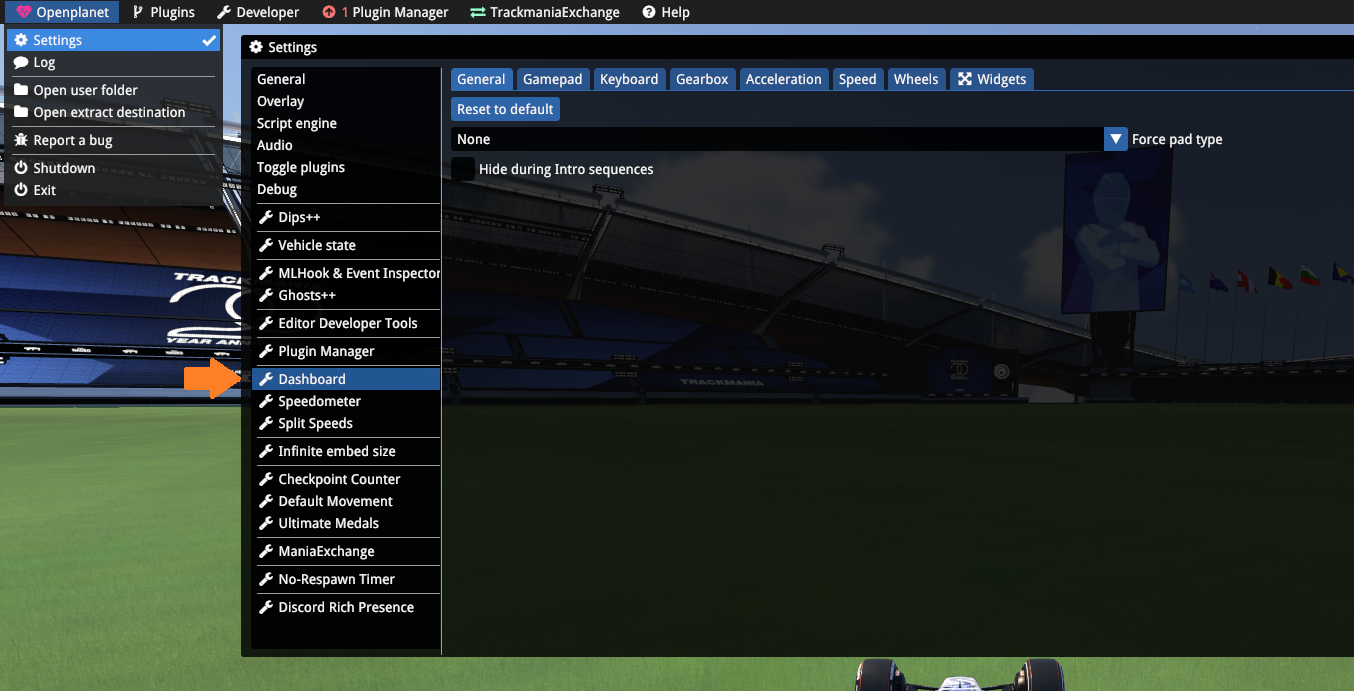Screen dimensions: 1354x691
Task: Select Discord Rich Presence plugin settings
Action: [x=345, y=607]
